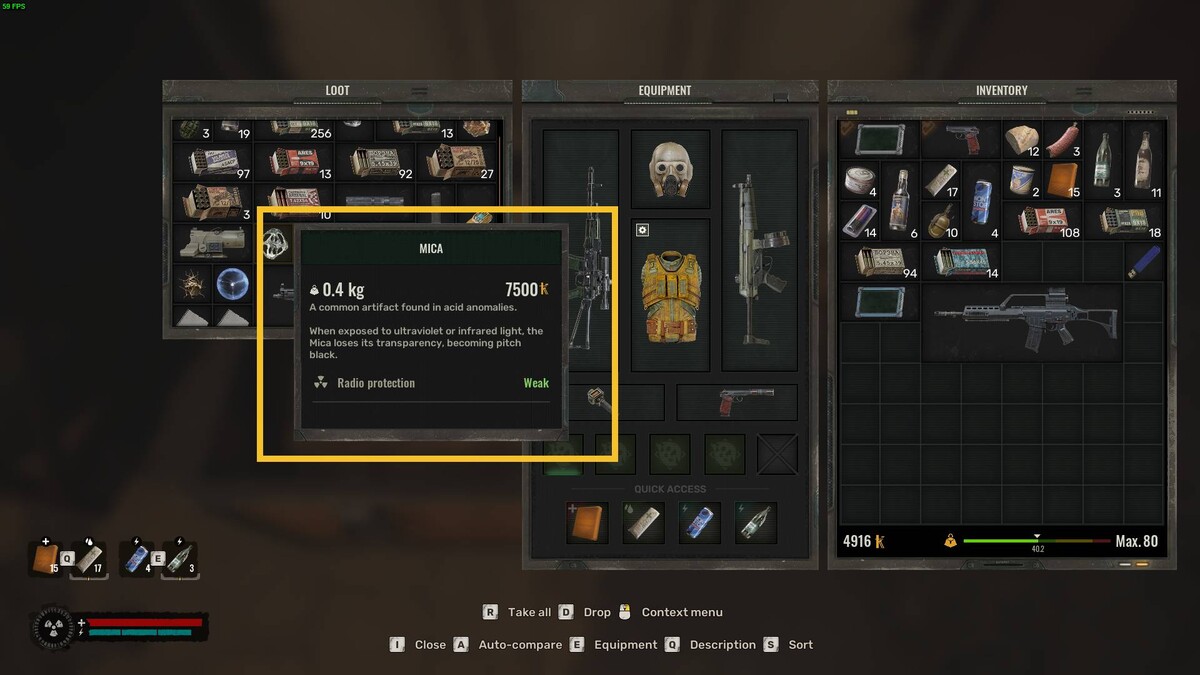Select the water bottle quick access slot

755,523
